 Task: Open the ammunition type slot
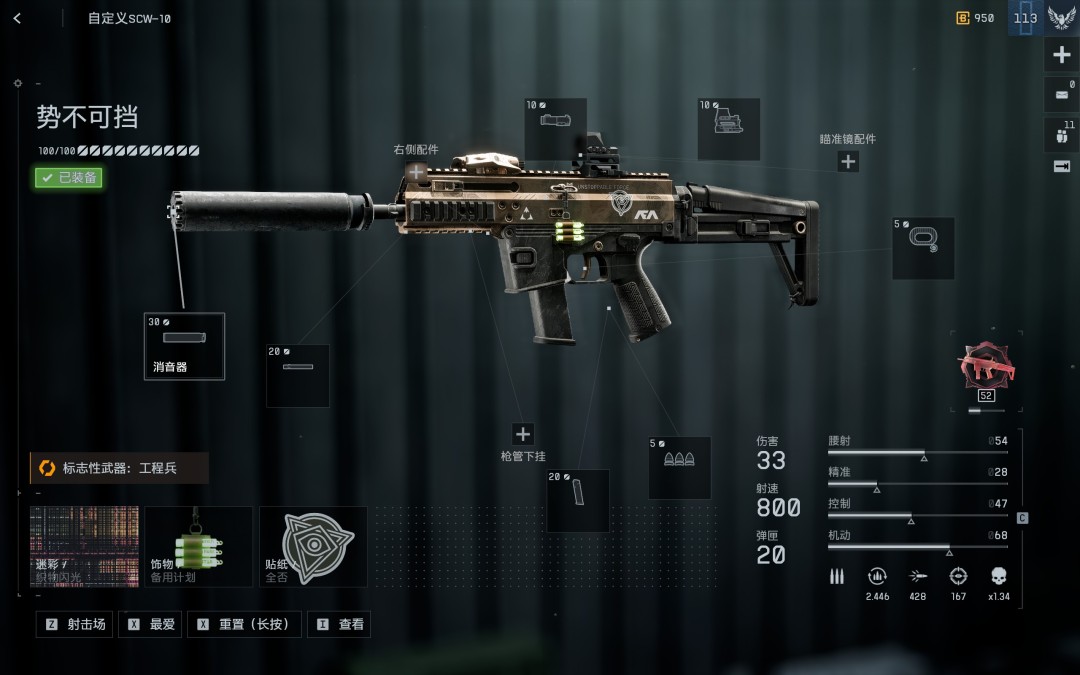pyautogui.click(x=680, y=468)
